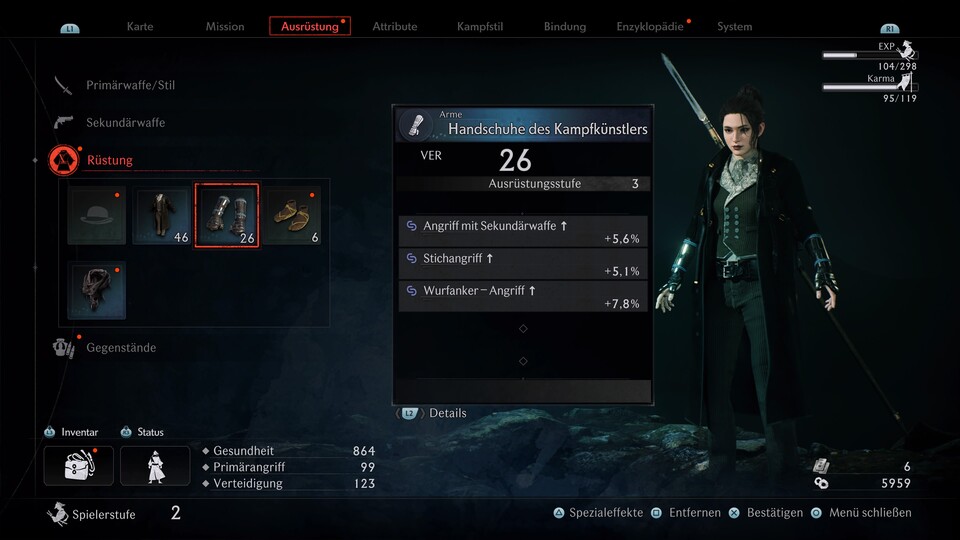
Task: Open the Mission tab
Action: [225, 26]
